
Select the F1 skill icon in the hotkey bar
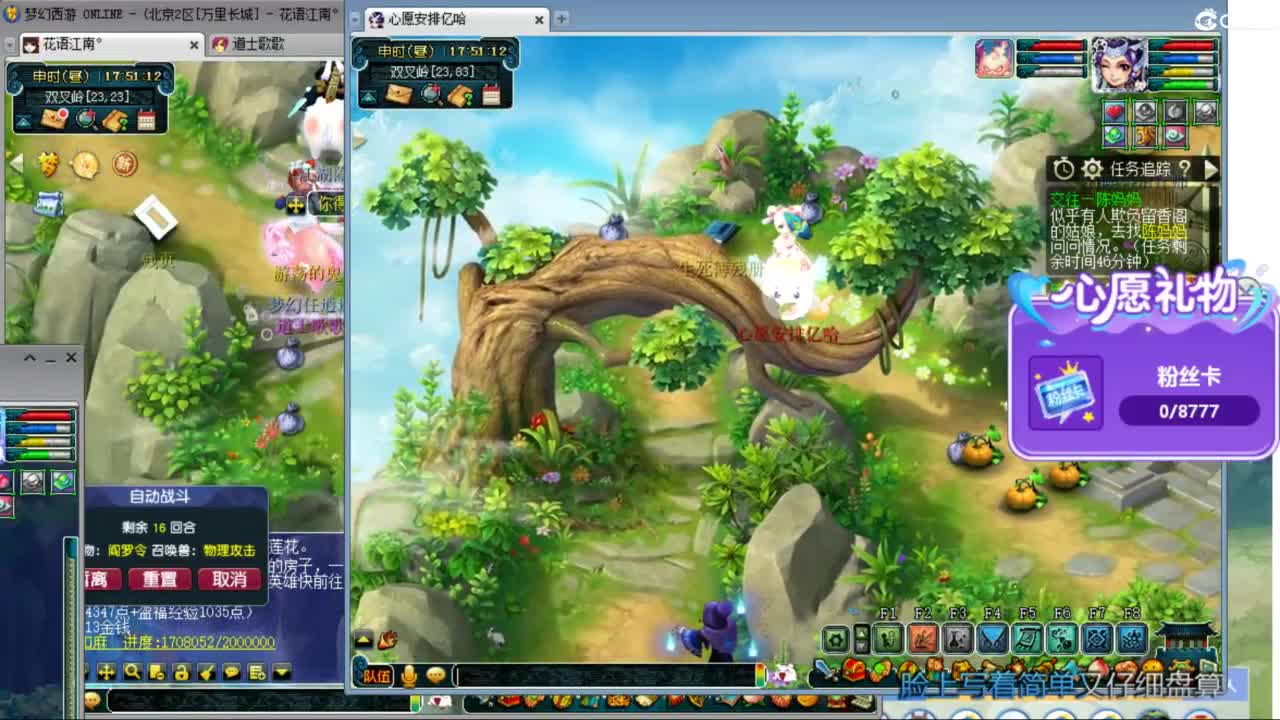[885, 637]
